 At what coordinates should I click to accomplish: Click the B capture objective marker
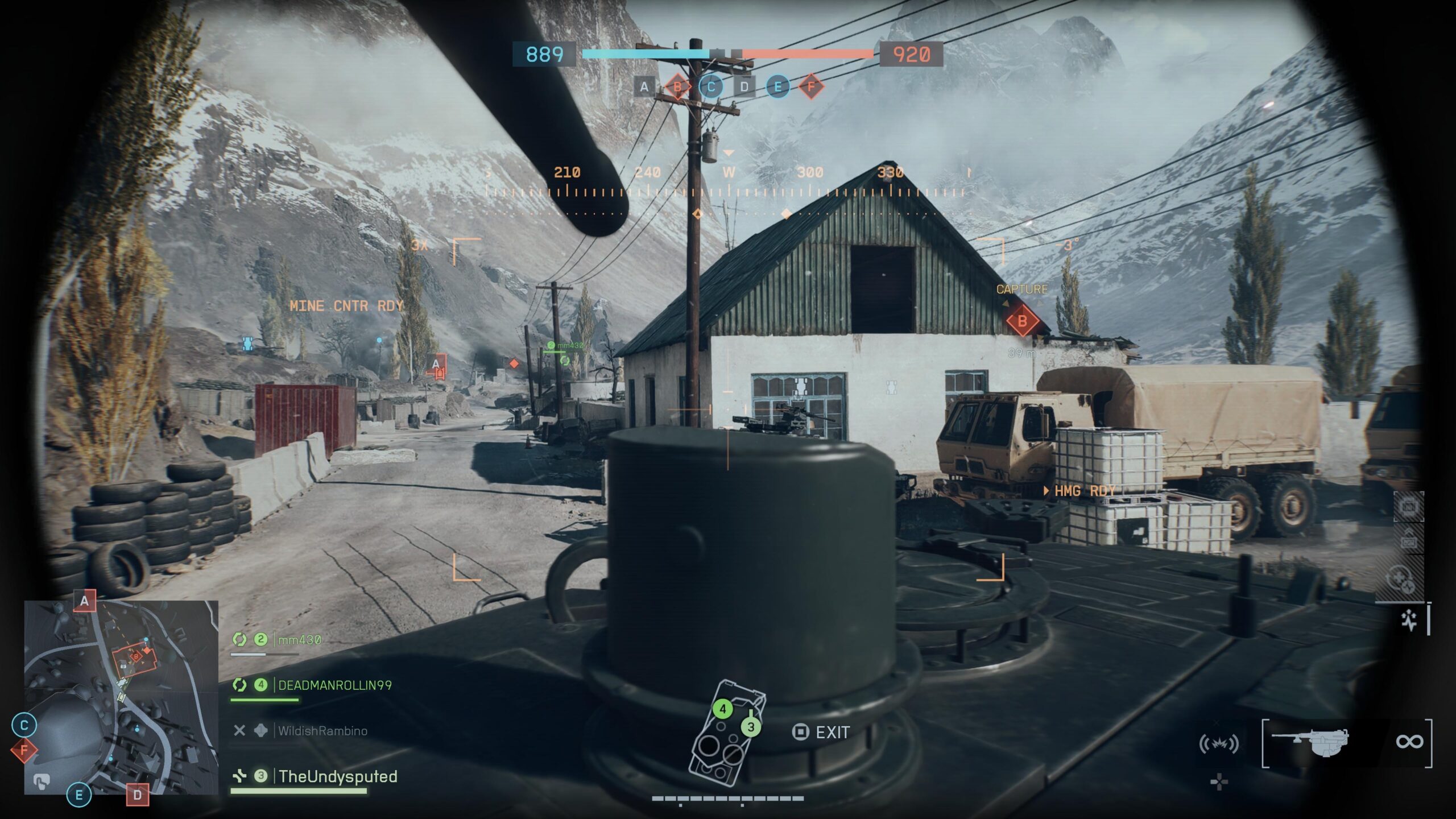pos(1022,321)
